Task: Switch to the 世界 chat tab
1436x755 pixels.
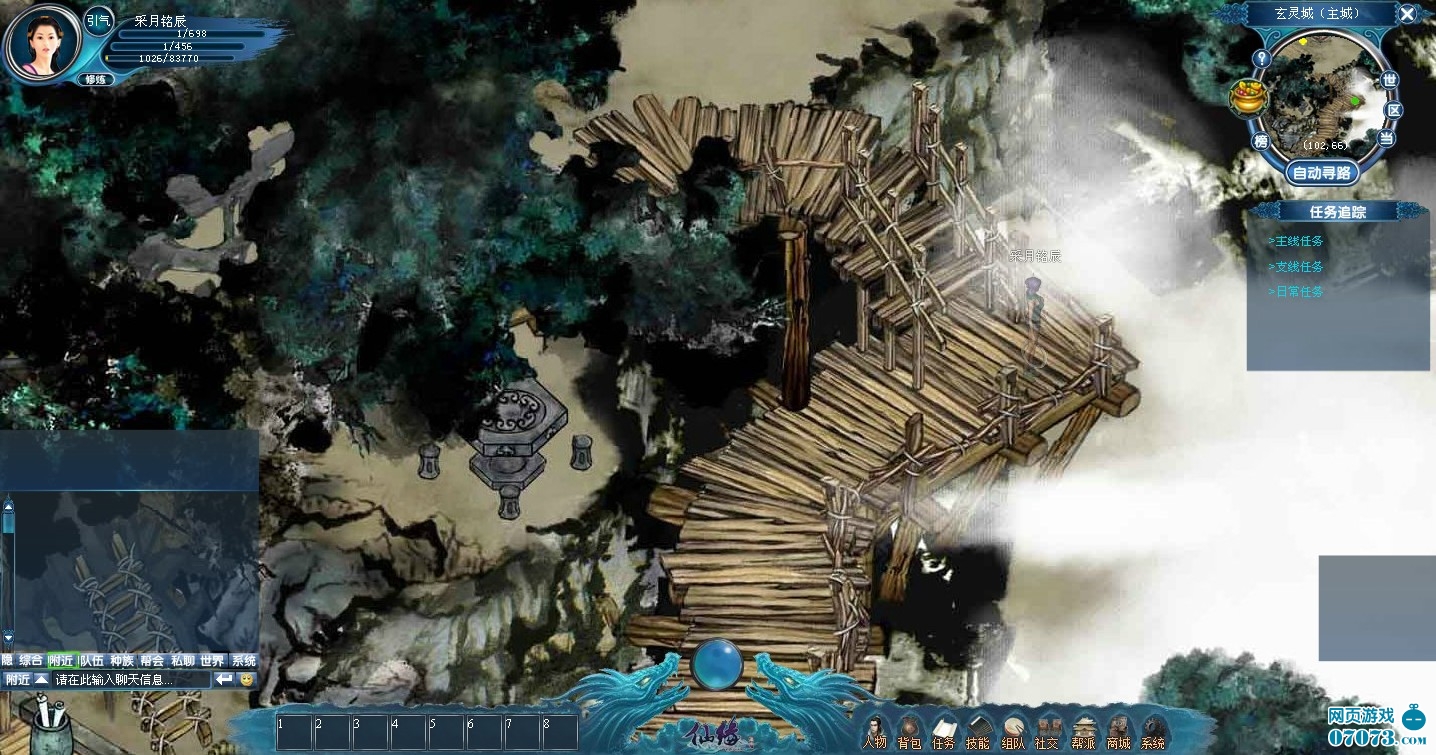Action: pos(212,661)
